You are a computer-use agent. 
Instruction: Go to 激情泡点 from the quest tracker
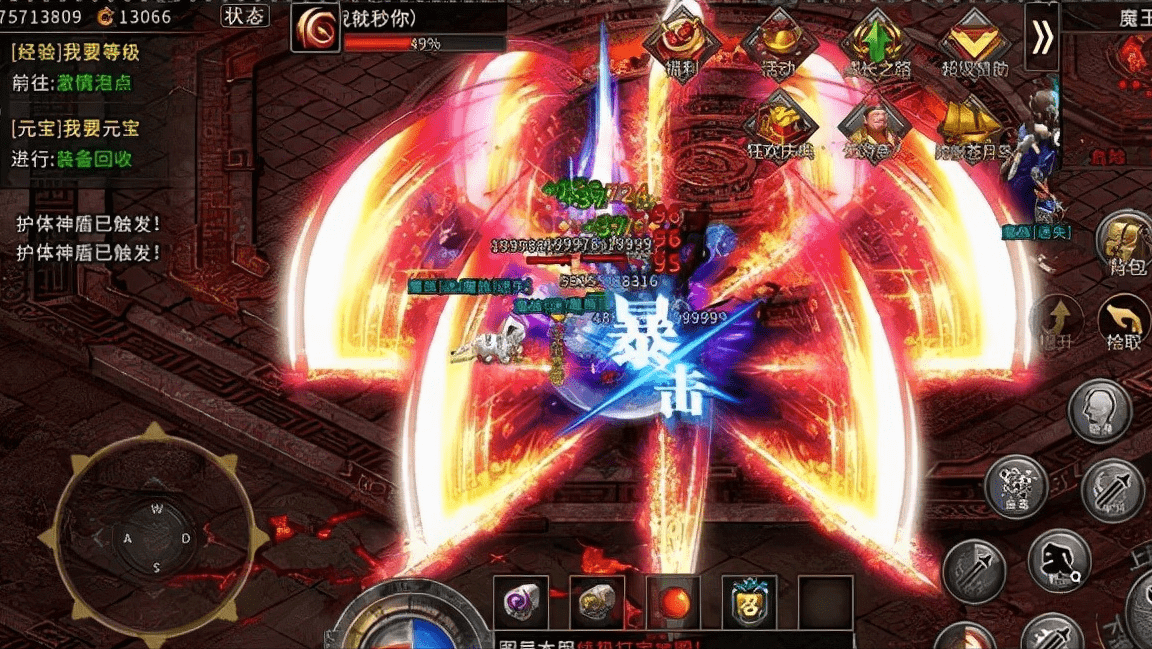(86, 83)
